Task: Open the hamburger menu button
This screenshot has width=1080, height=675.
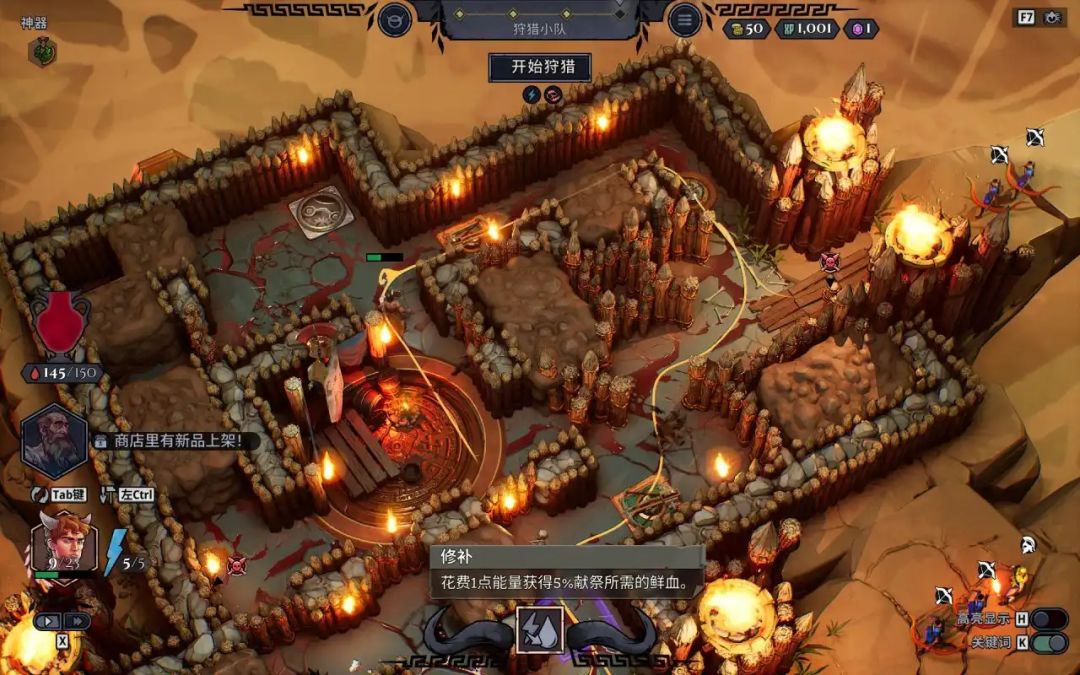Action: coord(684,19)
